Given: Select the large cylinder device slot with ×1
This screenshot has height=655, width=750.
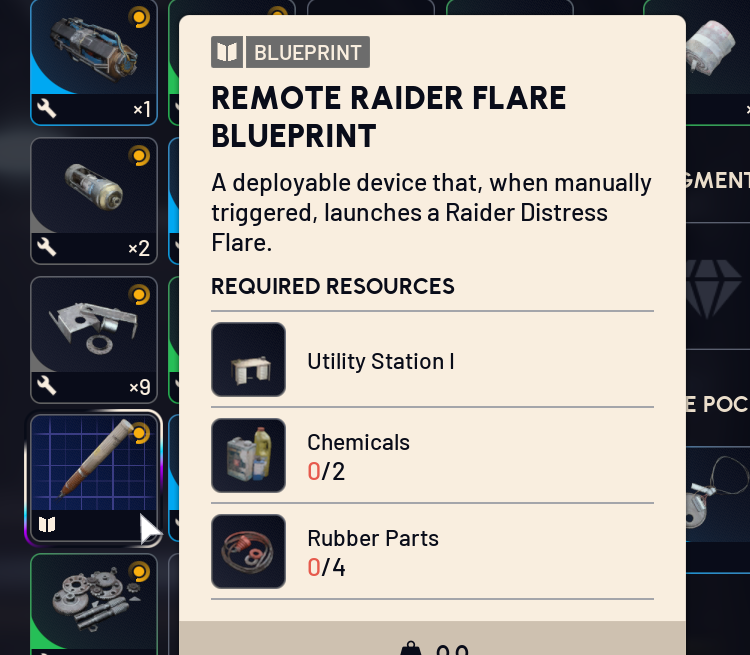Looking at the screenshot, I should click(94, 62).
